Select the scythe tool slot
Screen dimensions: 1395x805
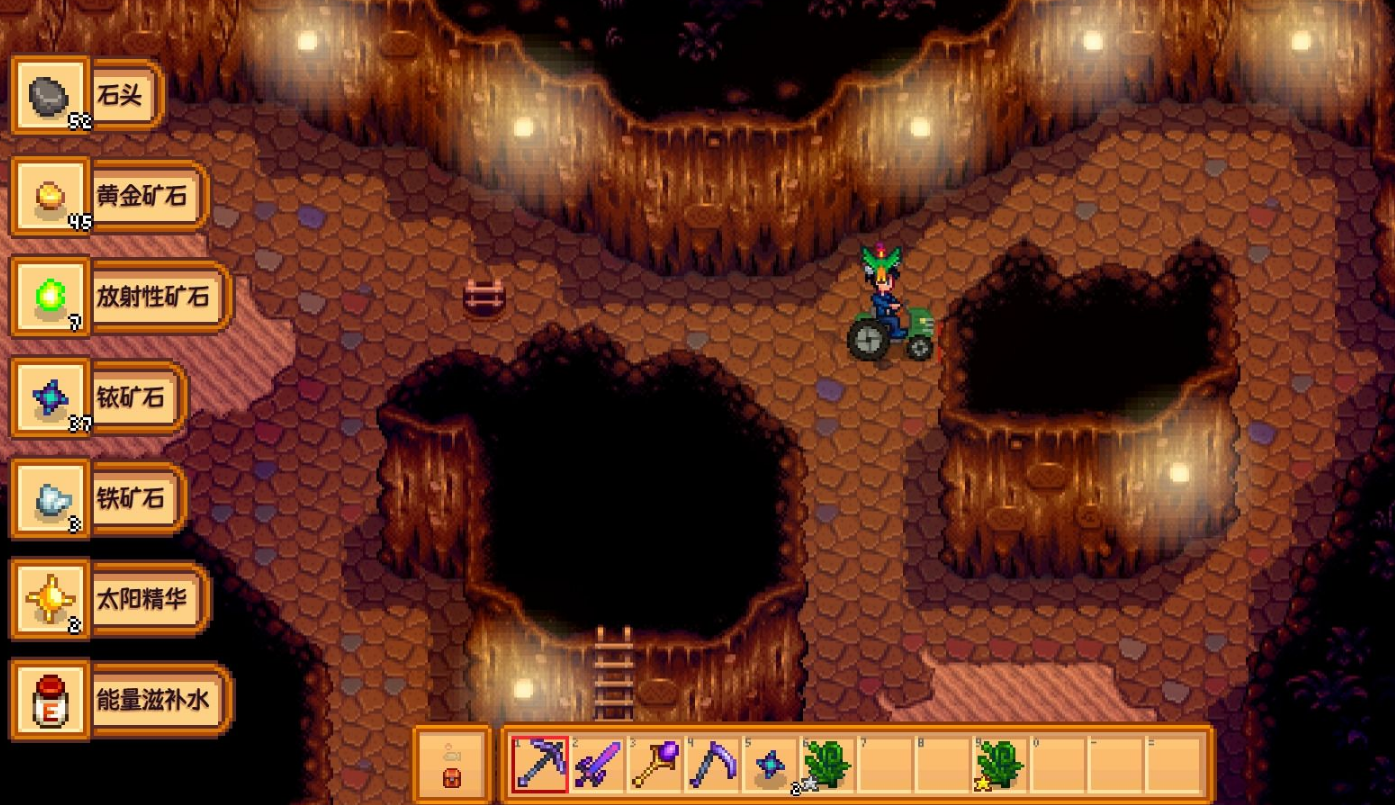tap(714, 765)
